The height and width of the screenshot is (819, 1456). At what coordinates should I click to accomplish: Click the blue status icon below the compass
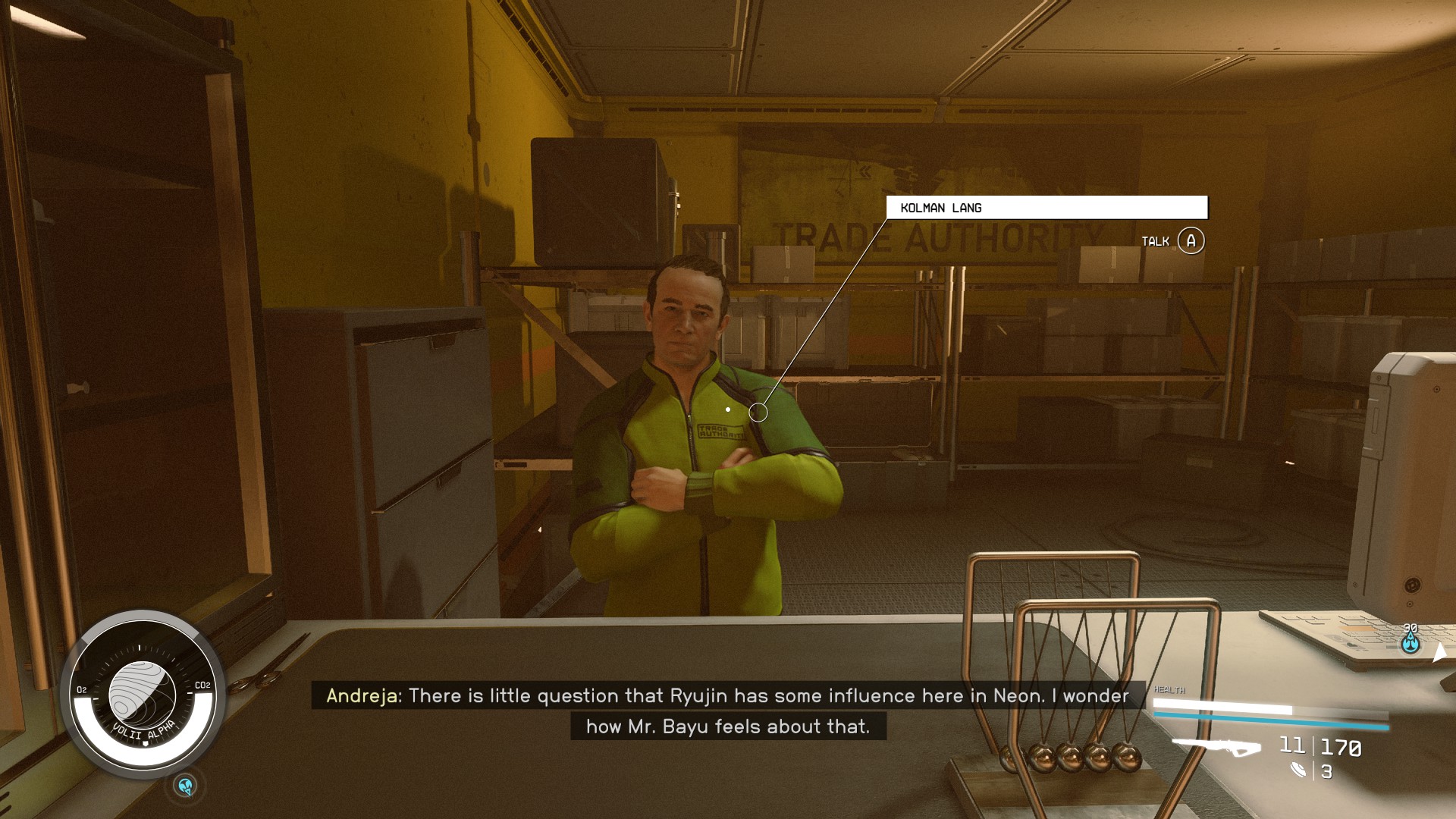(x=186, y=786)
